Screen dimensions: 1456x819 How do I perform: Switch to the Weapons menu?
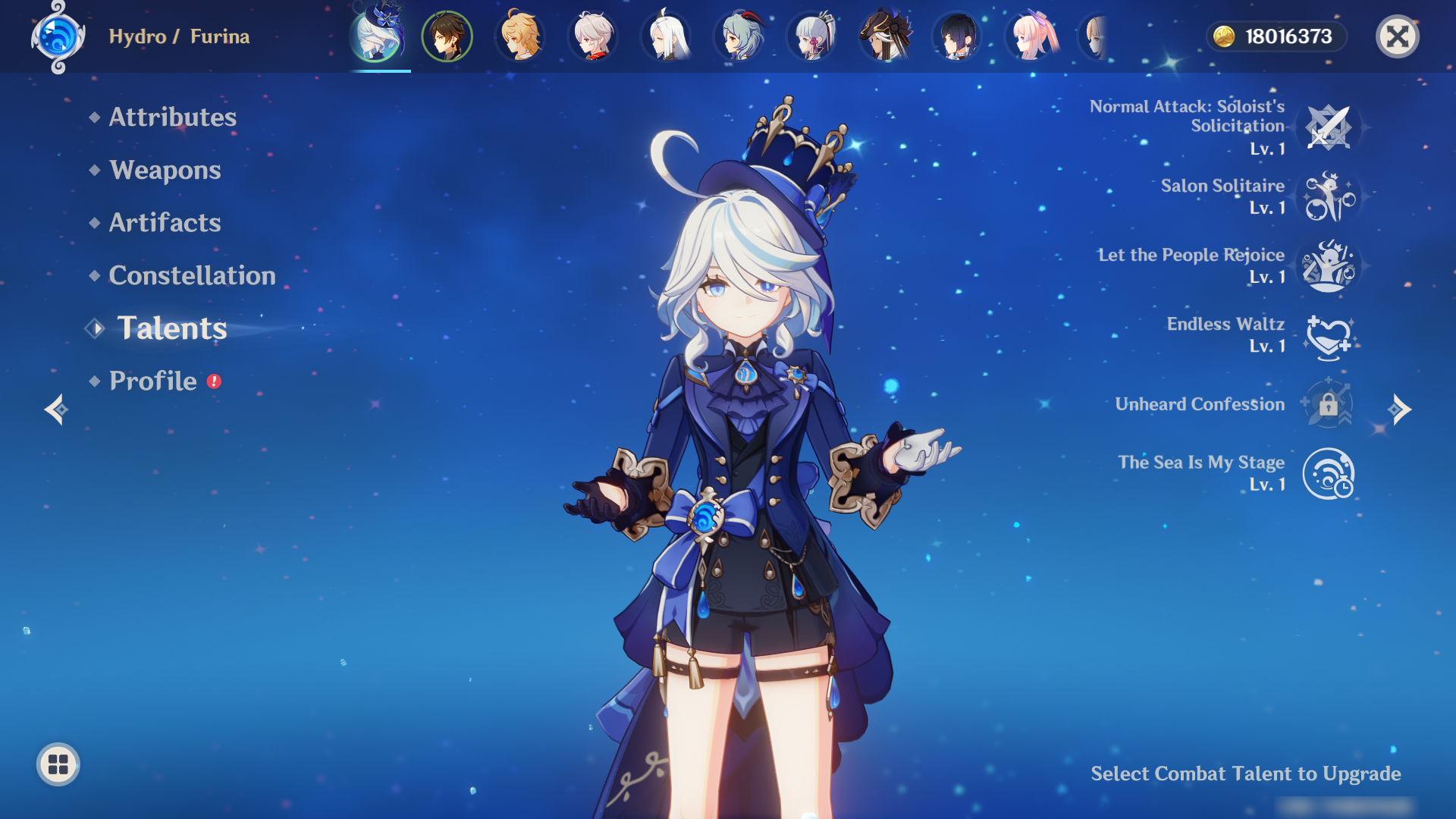(x=165, y=170)
